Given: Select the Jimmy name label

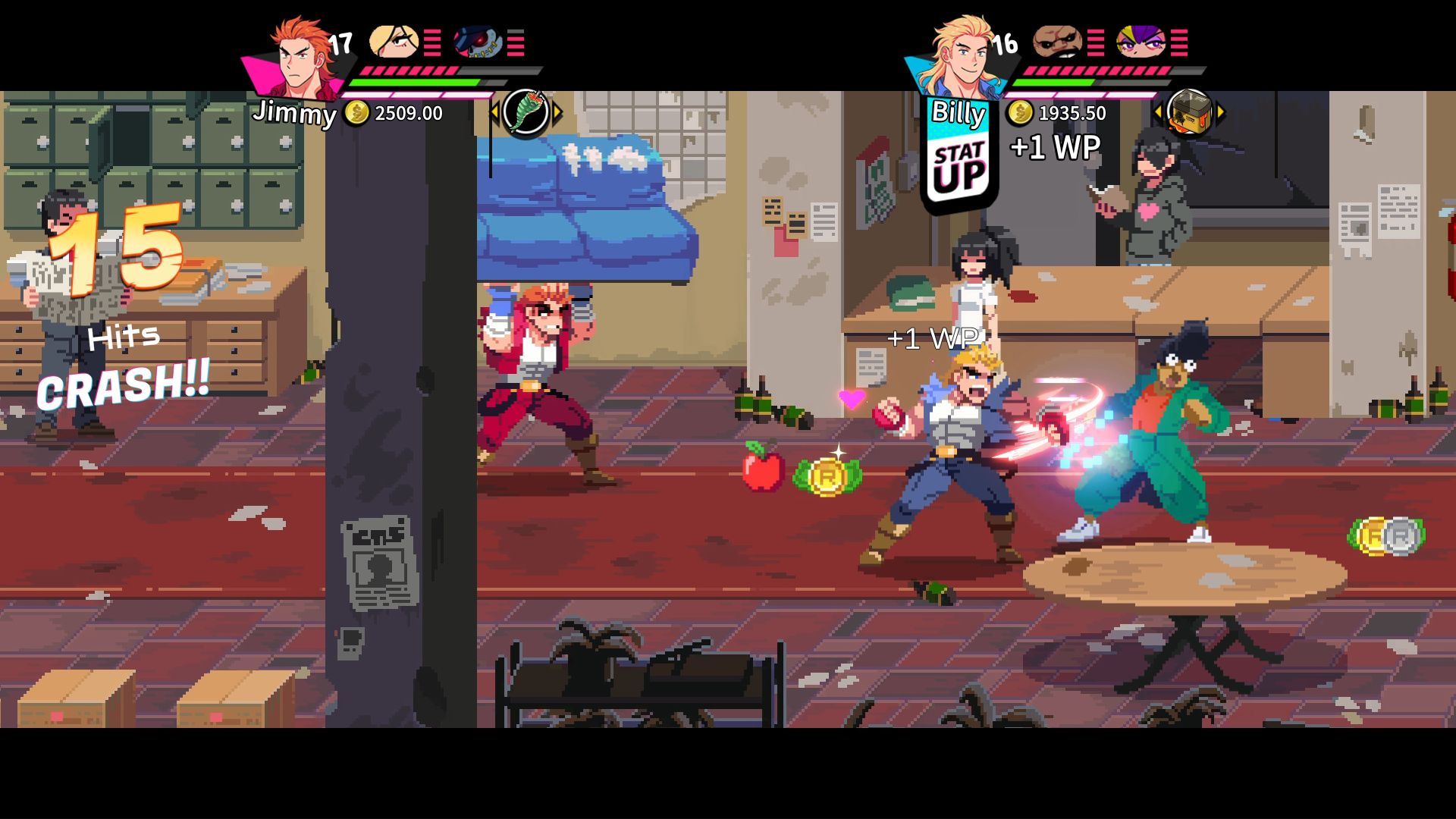Looking at the screenshot, I should (296, 114).
